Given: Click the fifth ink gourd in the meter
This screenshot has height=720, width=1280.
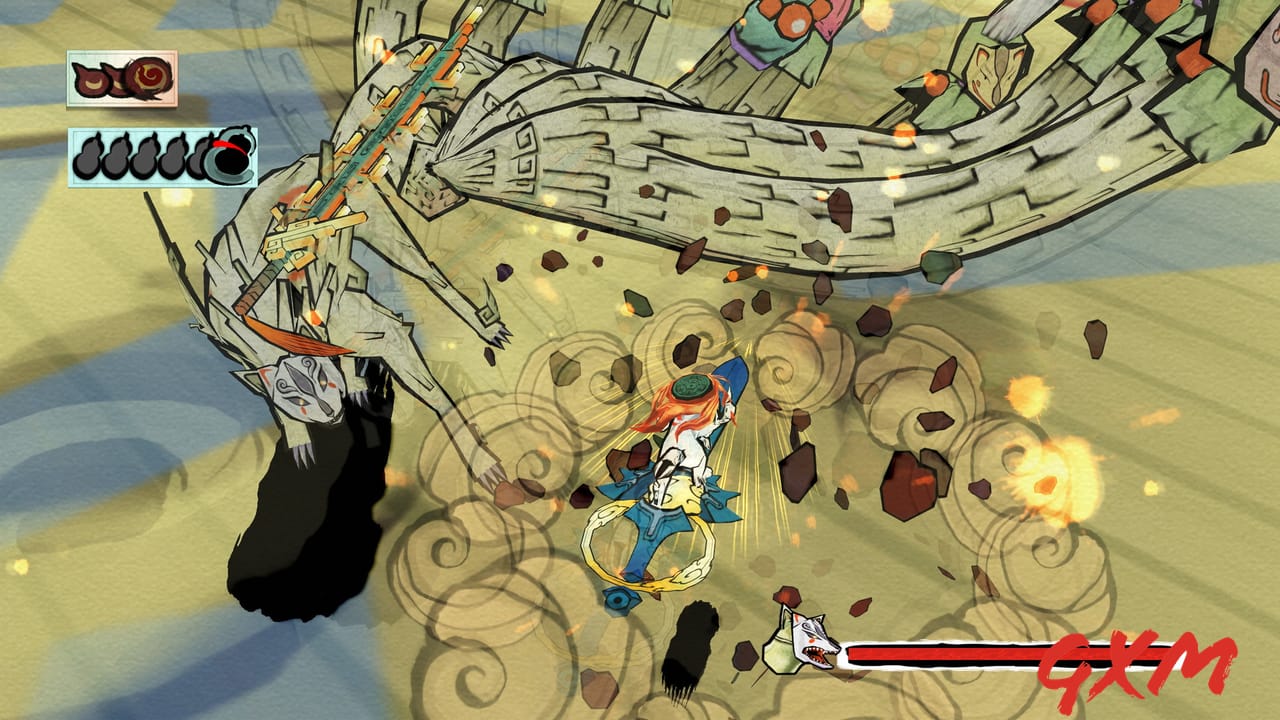Looking at the screenshot, I should (200, 160).
